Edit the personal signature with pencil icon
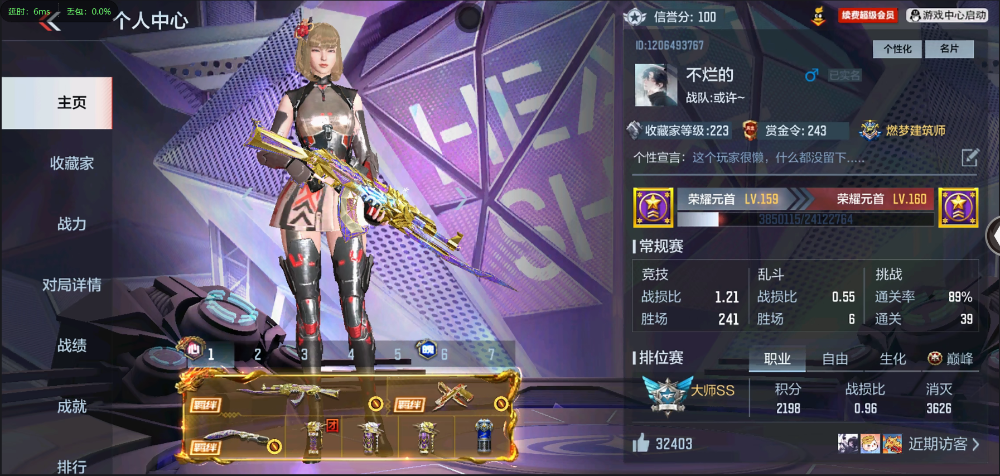Screen dimensions: 1000x476 pyautogui.click(x=969, y=157)
